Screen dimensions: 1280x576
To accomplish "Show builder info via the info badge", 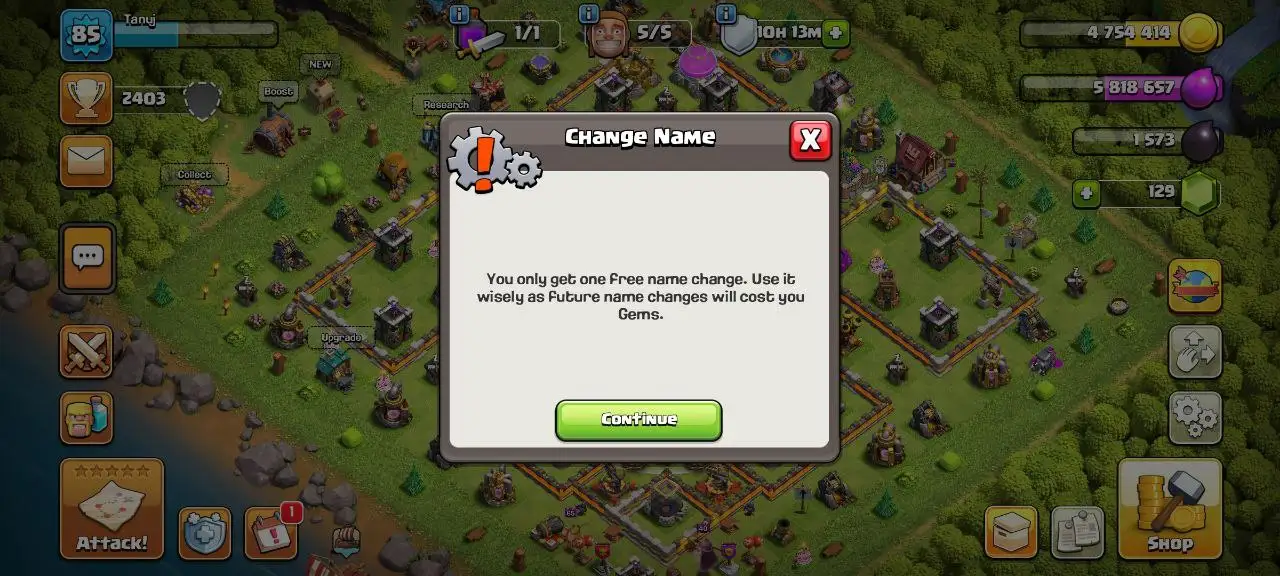I will [589, 14].
